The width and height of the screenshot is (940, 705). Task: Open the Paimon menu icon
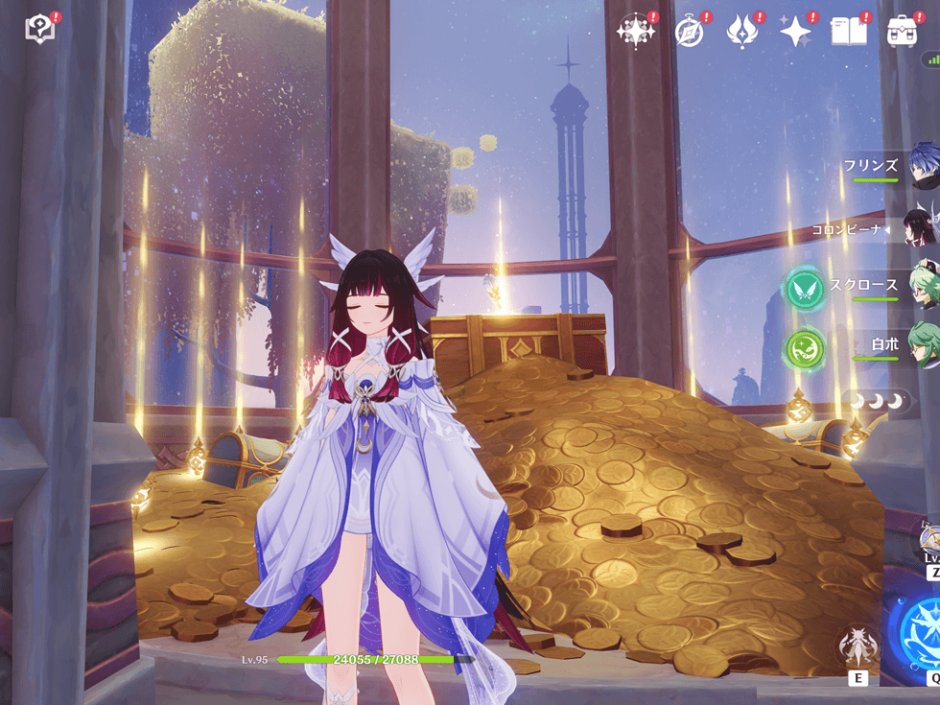40,29
